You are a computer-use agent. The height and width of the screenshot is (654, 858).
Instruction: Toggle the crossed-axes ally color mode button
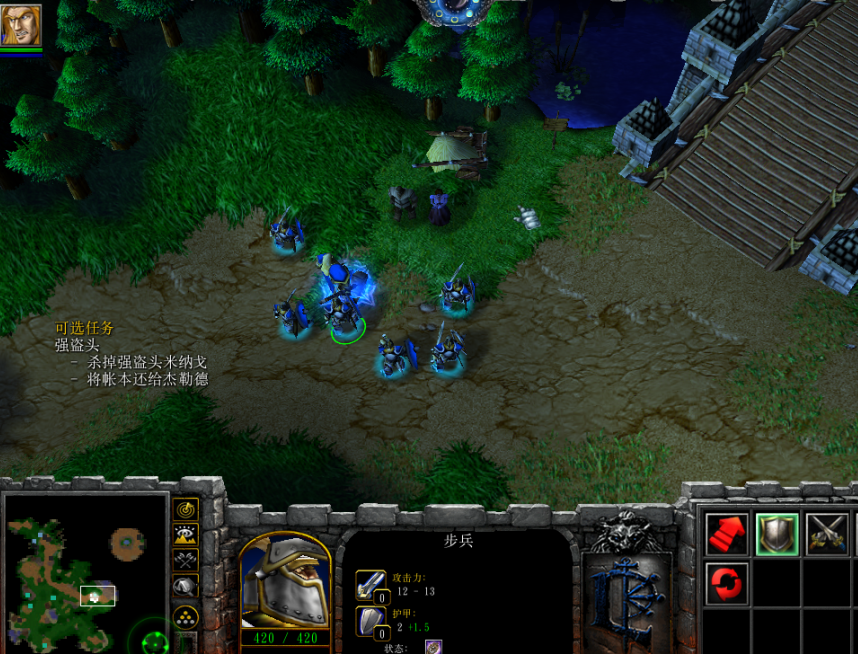point(186,561)
